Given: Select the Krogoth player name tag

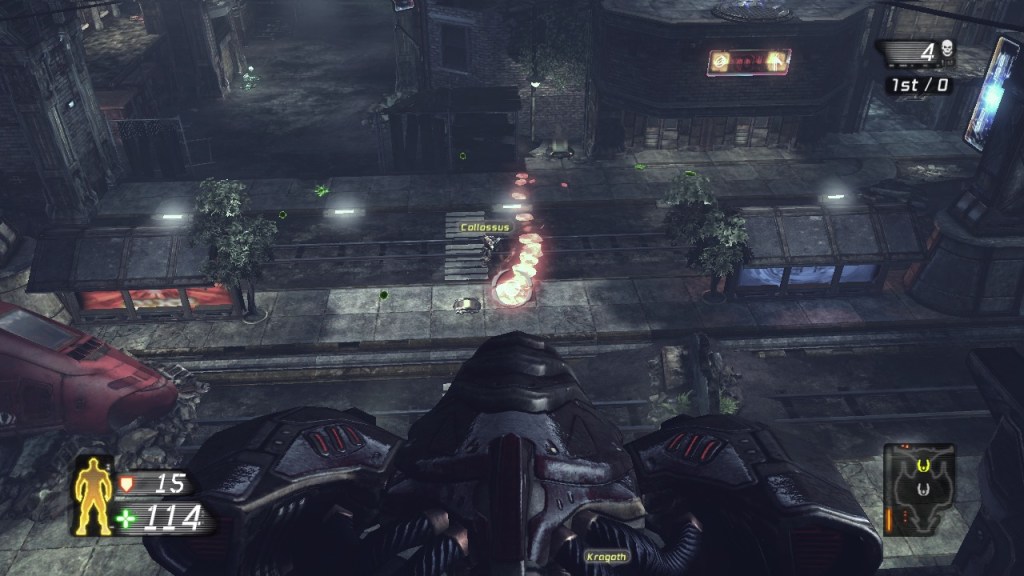Looking at the screenshot, I should point(605,556).
